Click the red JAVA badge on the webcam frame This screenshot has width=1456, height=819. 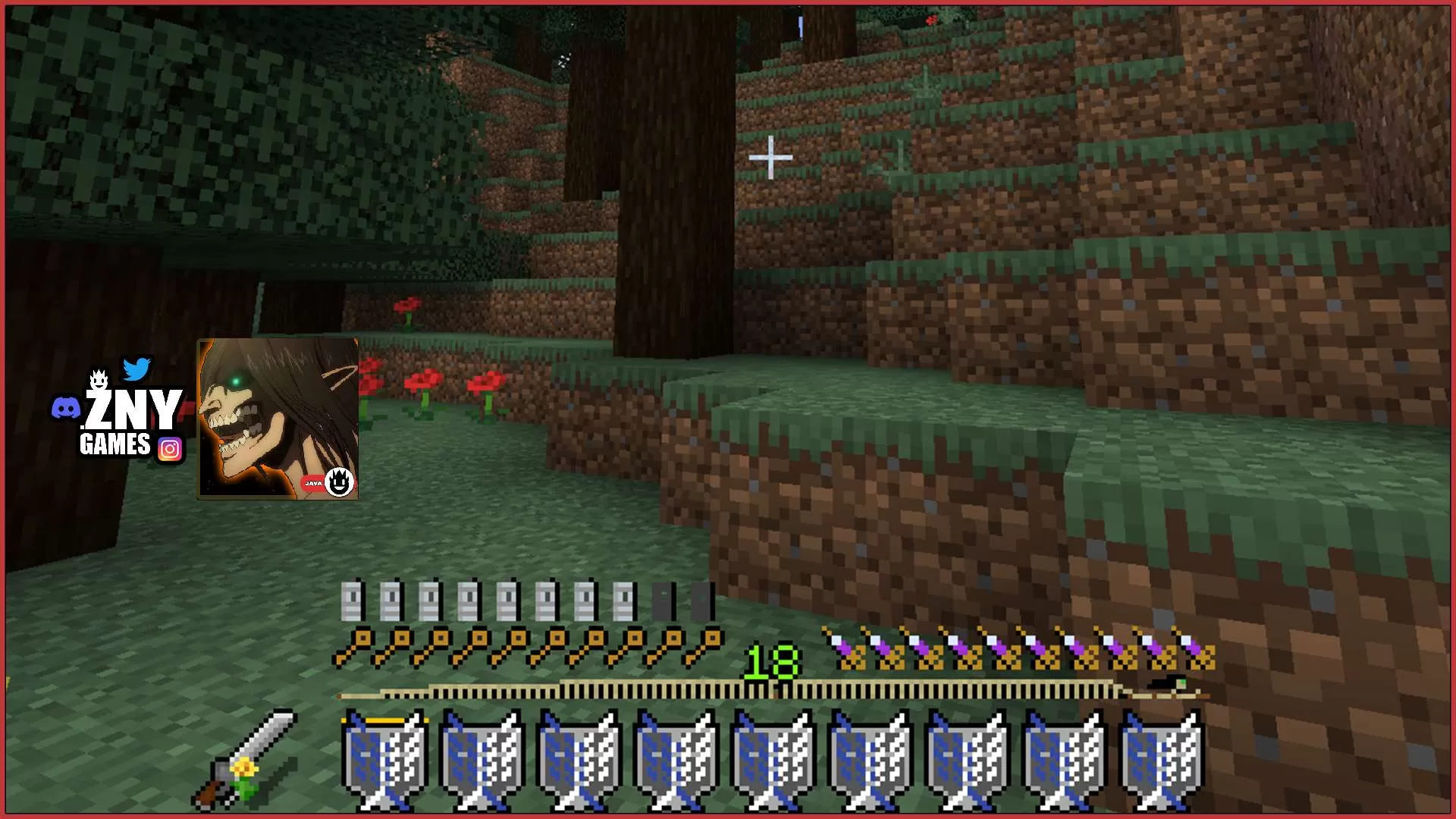tap(313, 483)
